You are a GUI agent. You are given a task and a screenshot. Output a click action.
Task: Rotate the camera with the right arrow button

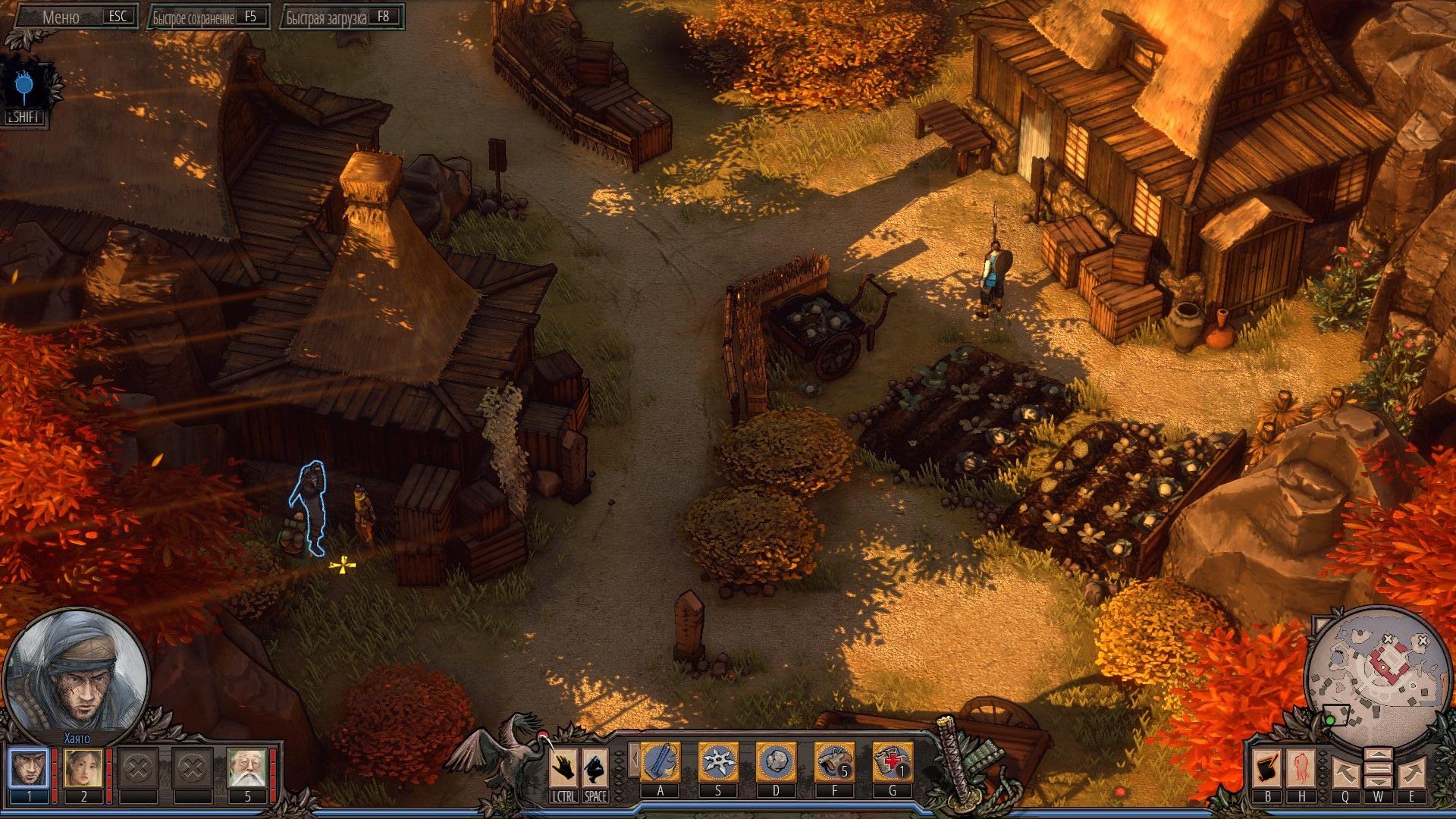tap(1411, 773)
